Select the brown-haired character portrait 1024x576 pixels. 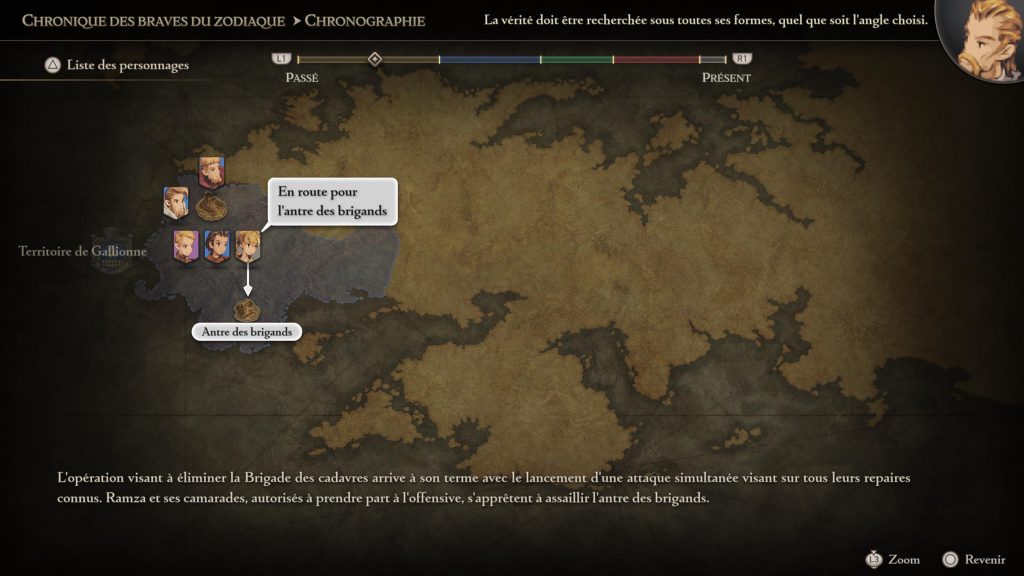[x=216, y=246]
